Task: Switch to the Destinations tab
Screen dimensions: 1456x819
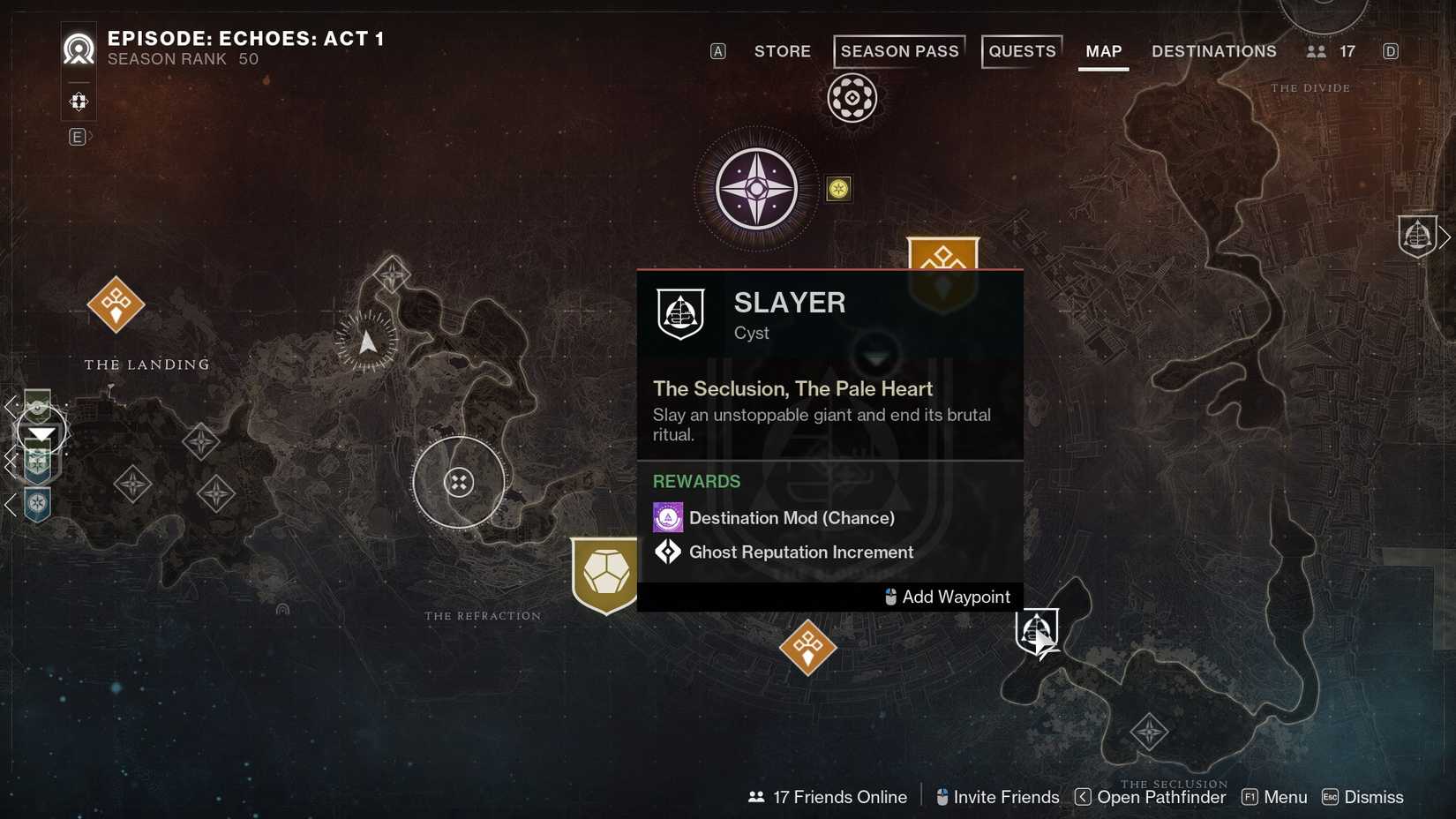Action: click(1213, 51)
